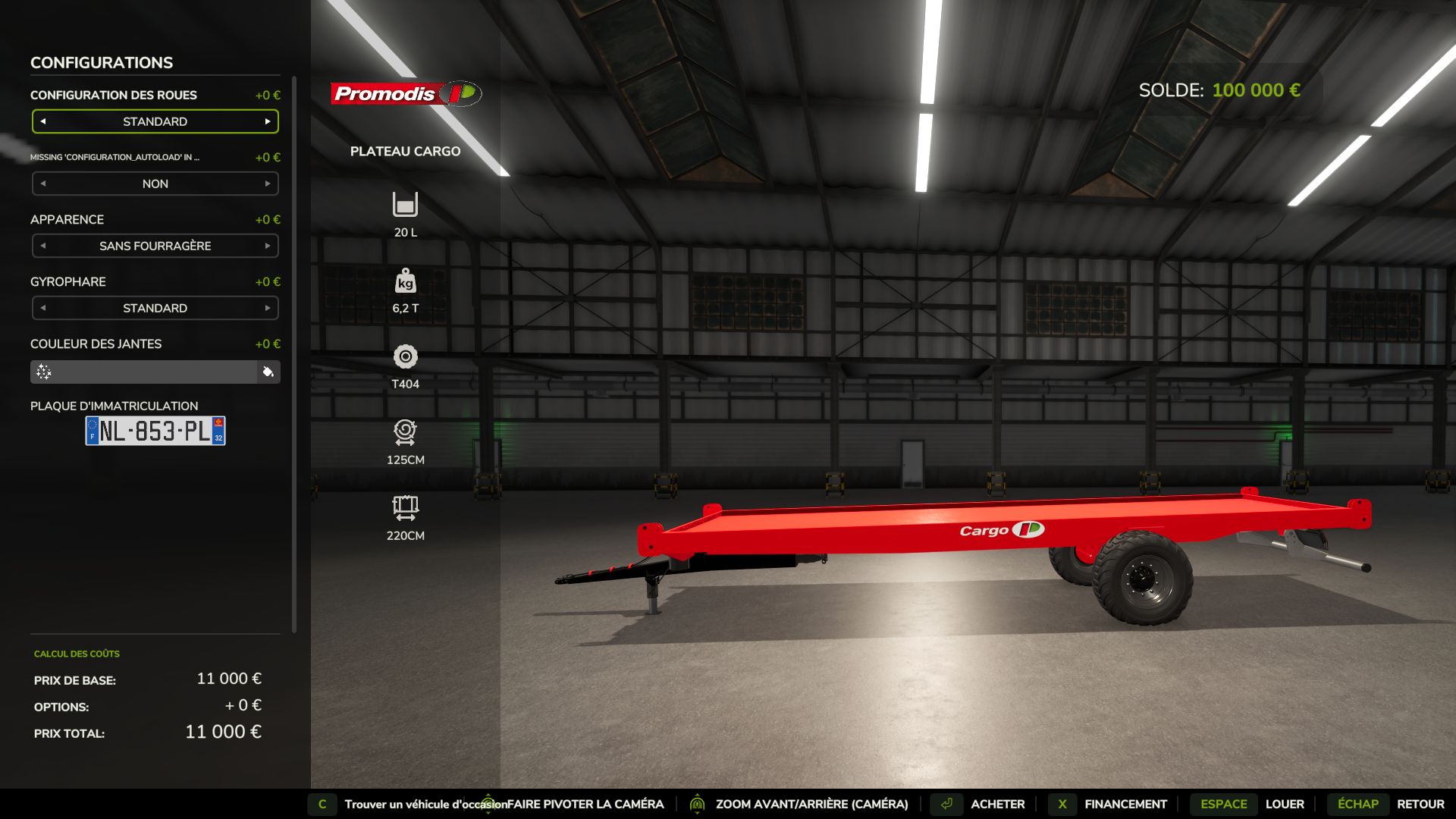Click the ACHETER button to buy
Viewport: 1456px width, 819px height.
(996, 804)
